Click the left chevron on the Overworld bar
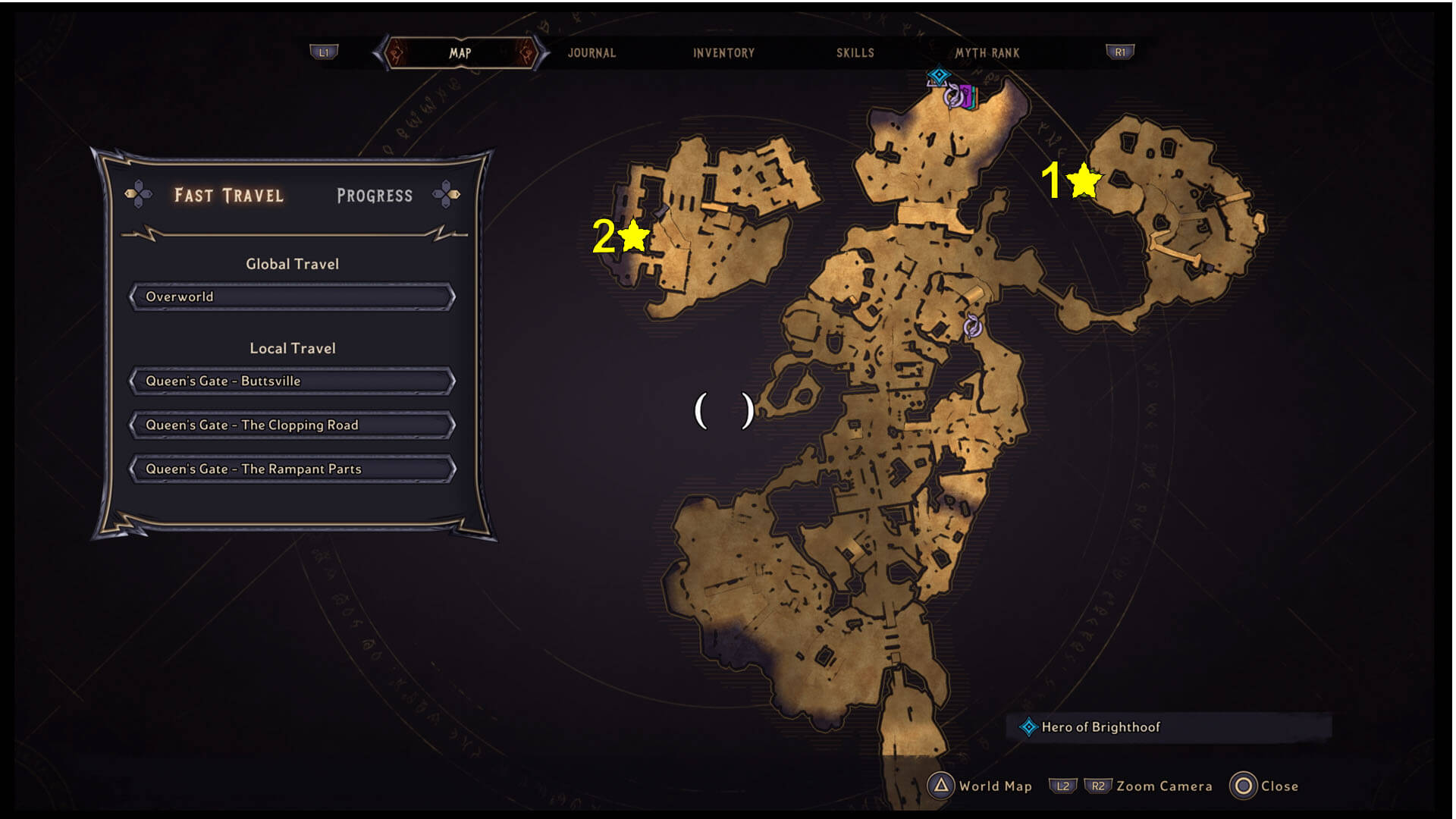 point(135,297)
